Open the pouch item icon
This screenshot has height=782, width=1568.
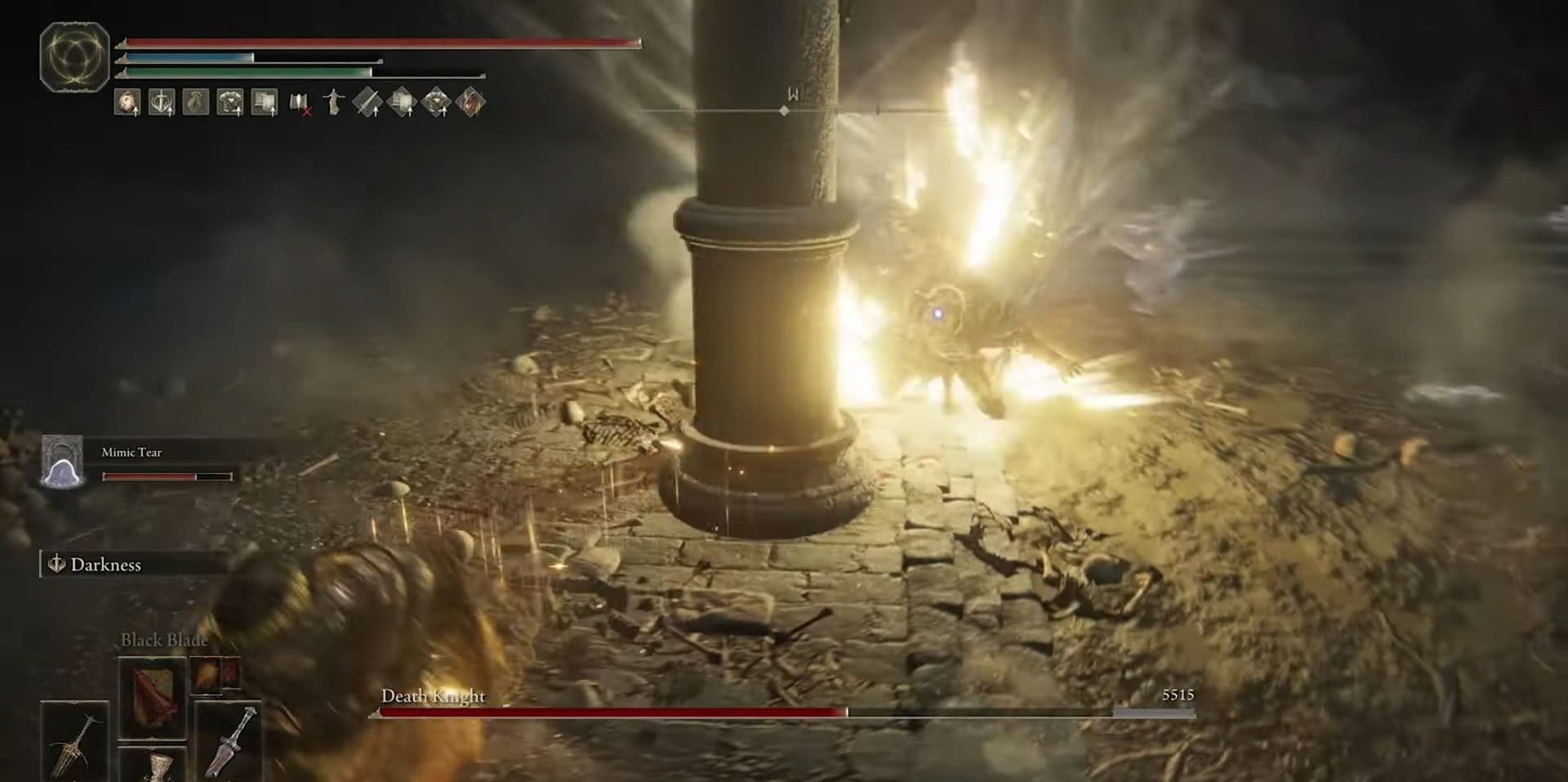(x=196, y=103)
